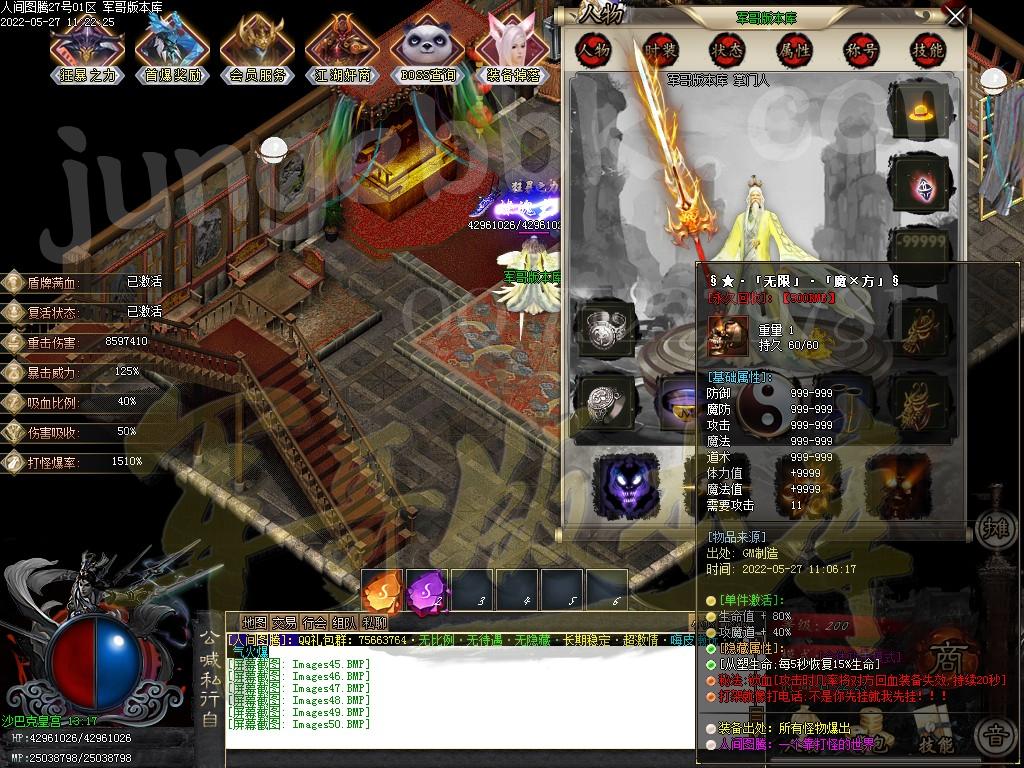
Task: Open the 行会 guild button
Action: [315, 622]
